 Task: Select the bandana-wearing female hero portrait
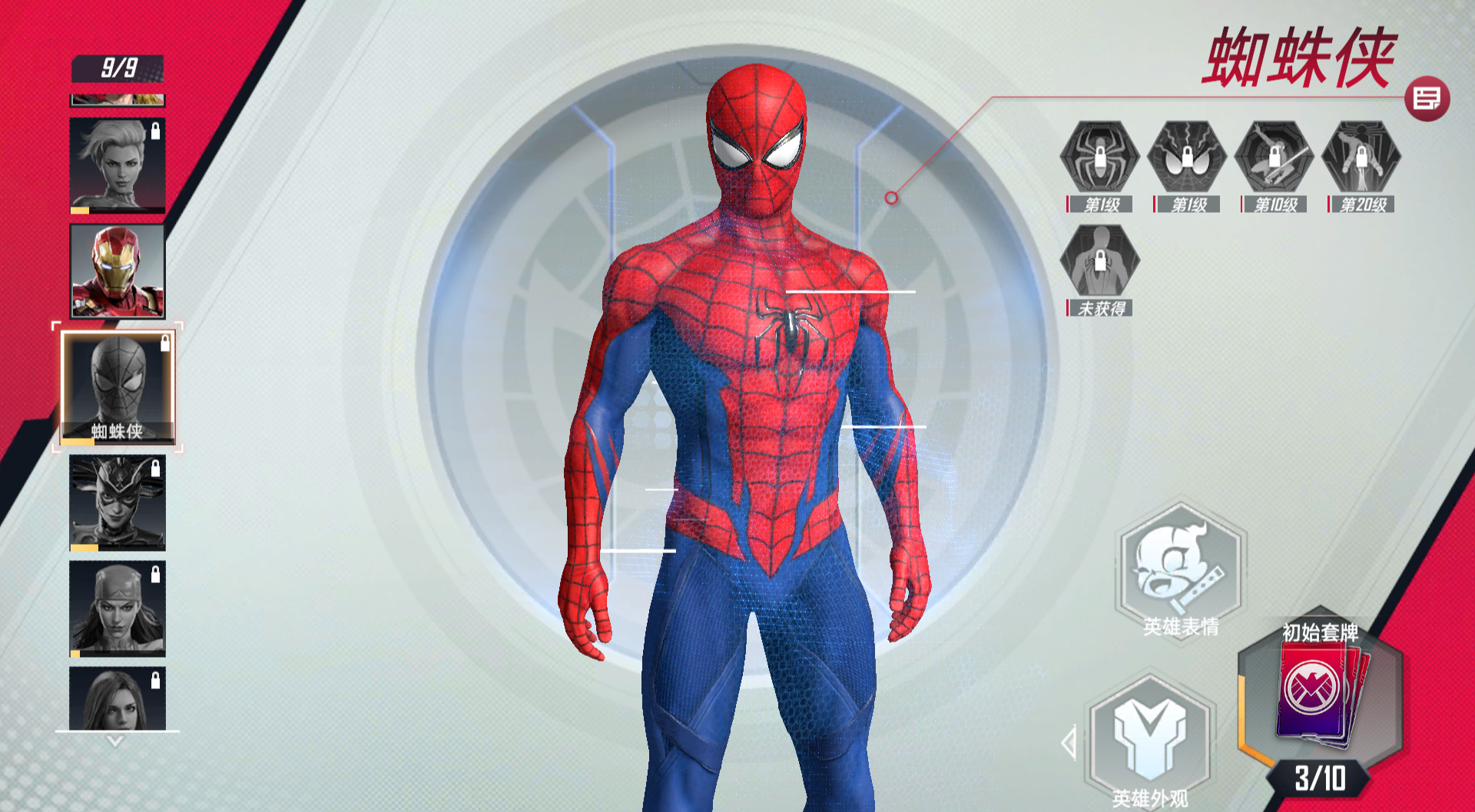pyautogui.click(x=118, y=608)
